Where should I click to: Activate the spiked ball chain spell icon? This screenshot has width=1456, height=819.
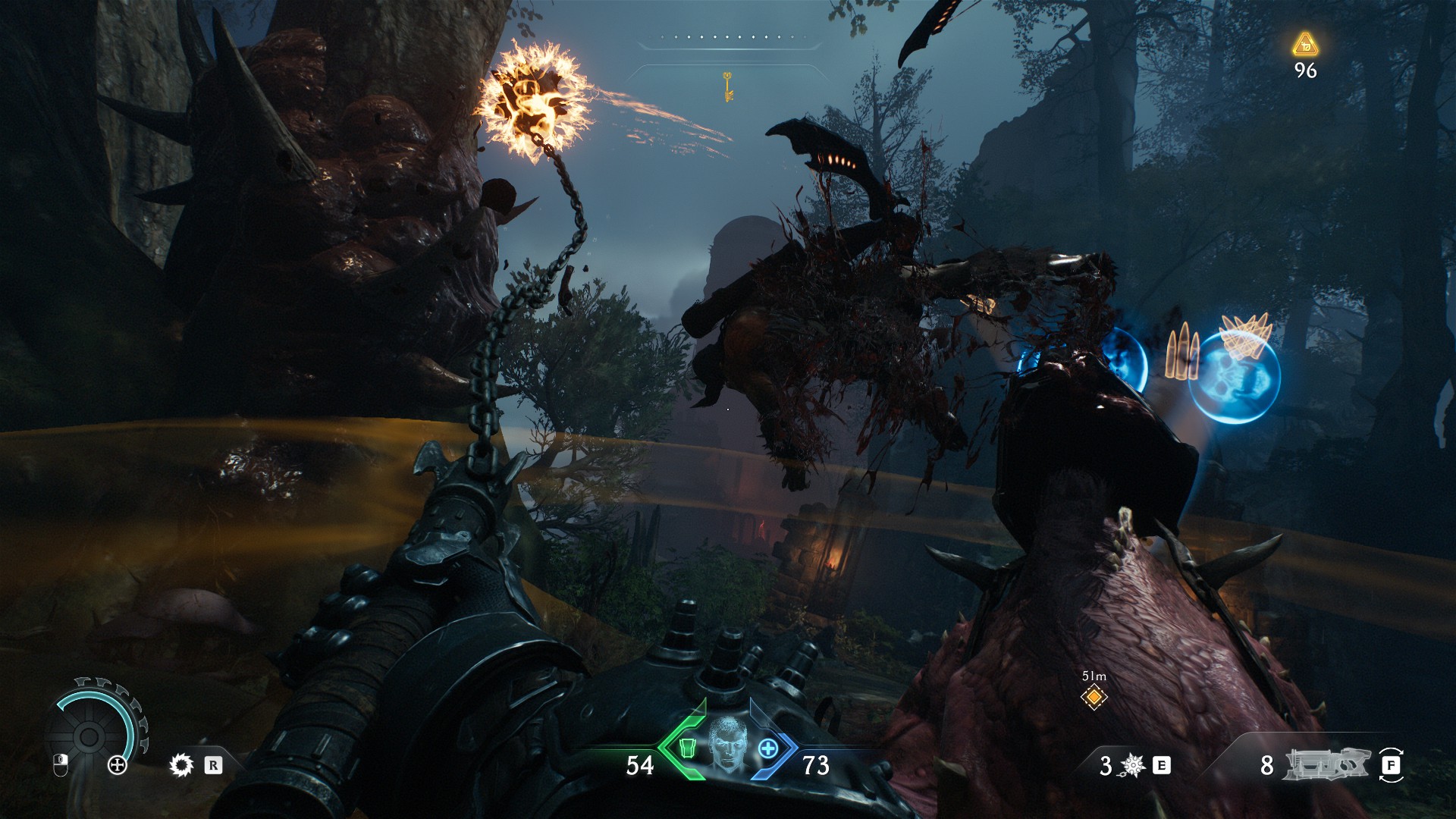(1133, 766)
